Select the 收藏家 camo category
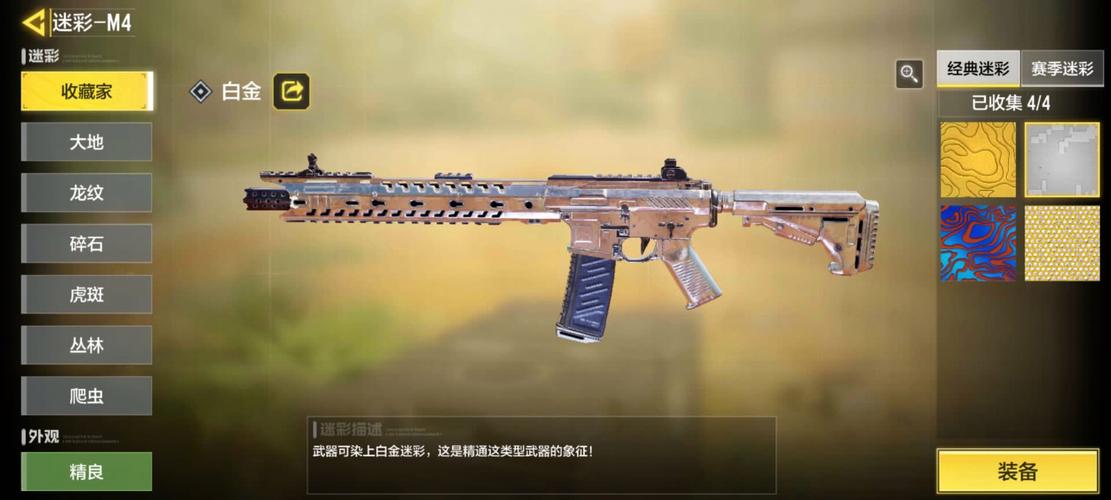Screen dimensions: 1111x500 click(x=87, y=91)
